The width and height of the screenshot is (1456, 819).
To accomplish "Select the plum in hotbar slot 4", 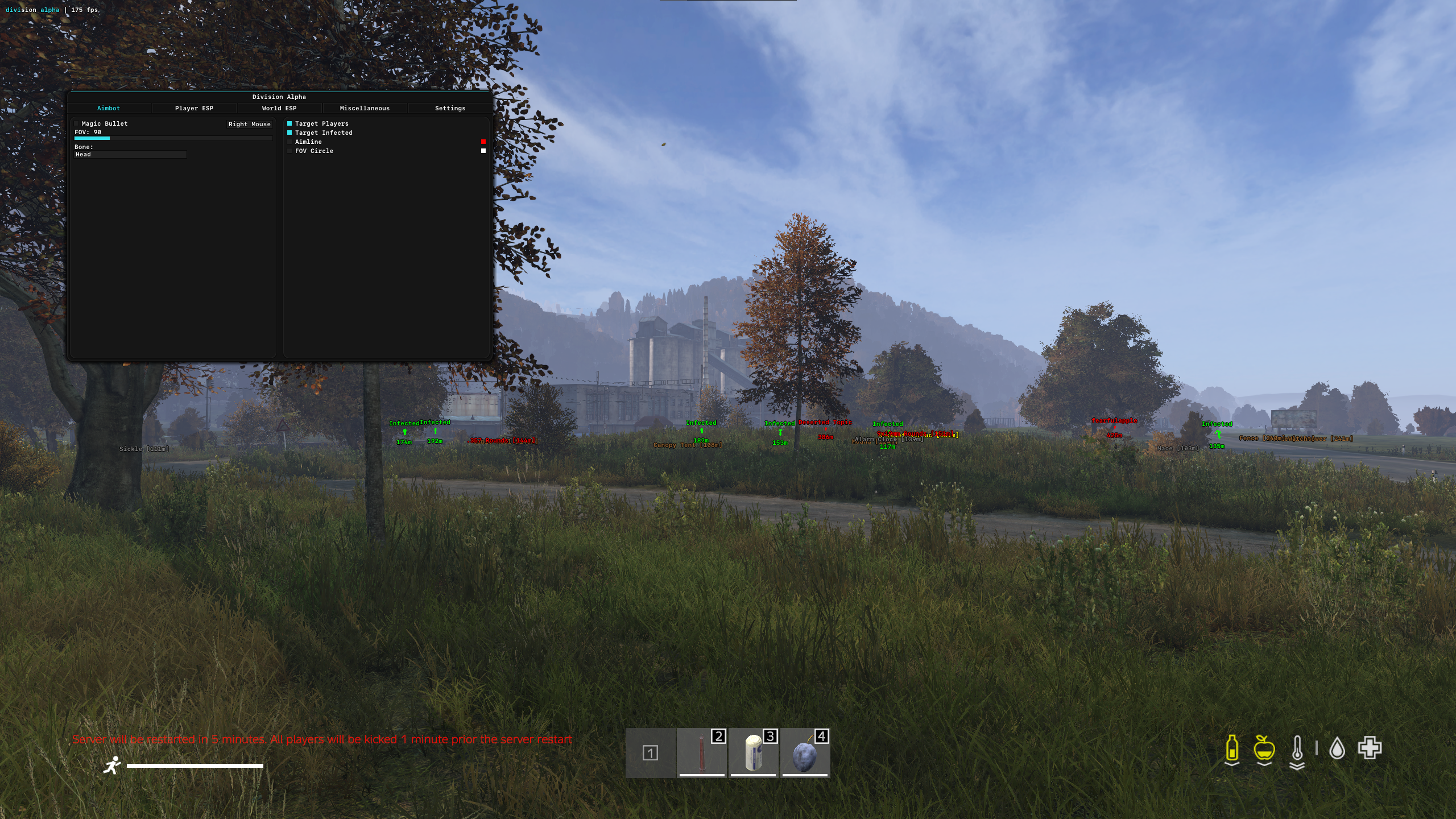I will click(x=805, y=753).
